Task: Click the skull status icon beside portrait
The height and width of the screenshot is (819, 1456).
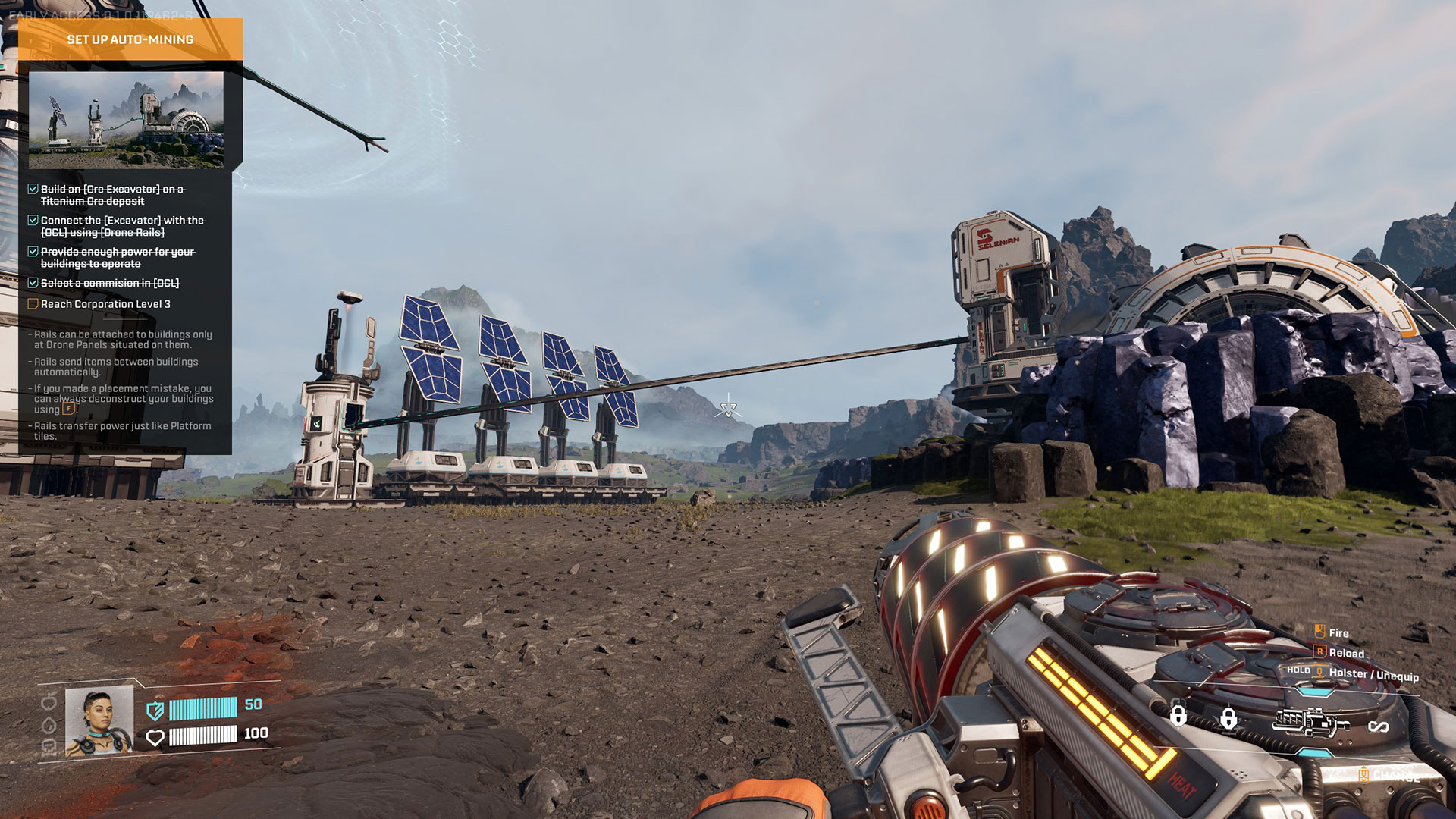Action: click(x=49, y=747)
